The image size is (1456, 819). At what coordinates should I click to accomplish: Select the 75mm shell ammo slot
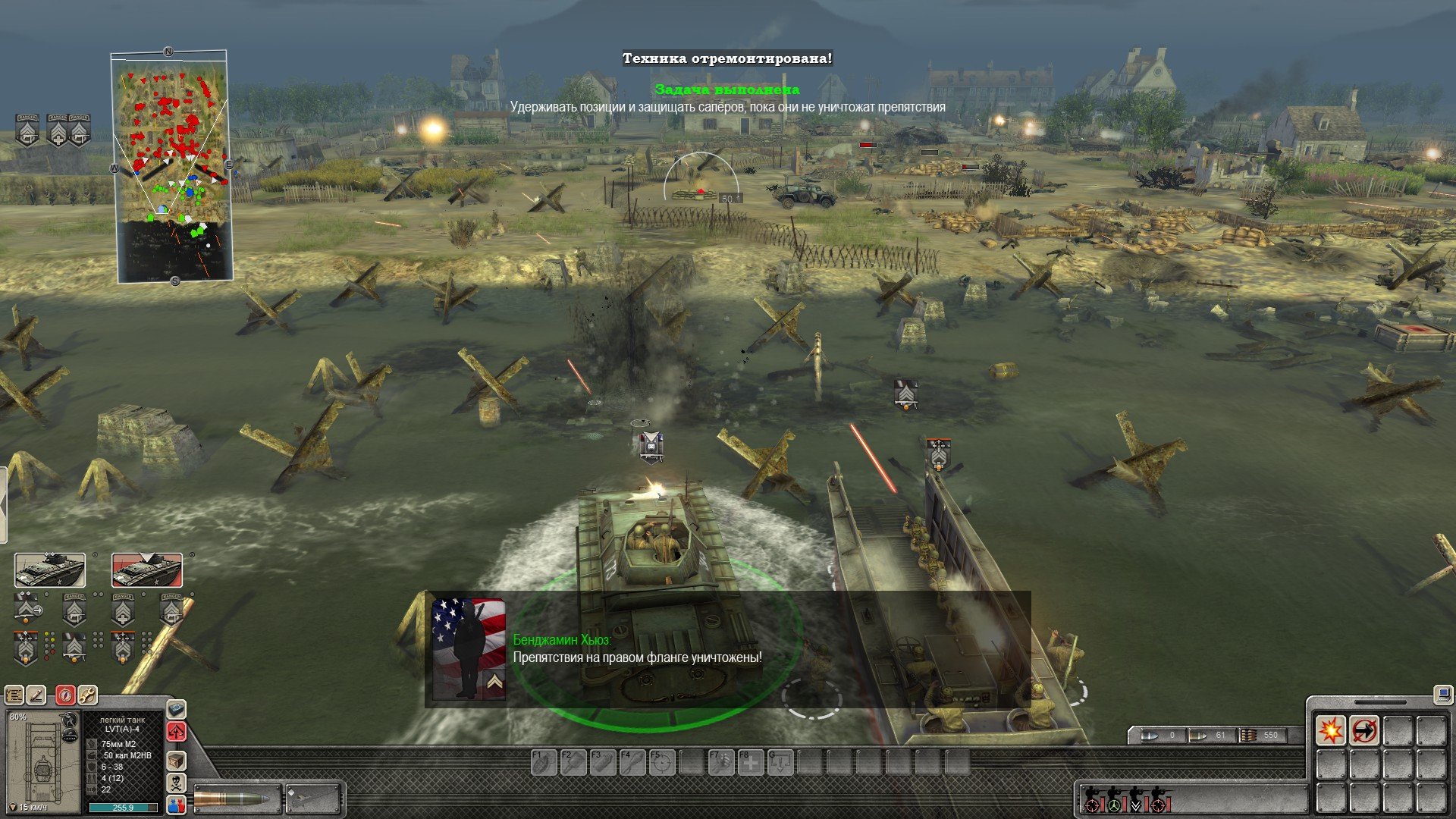(237, 799)
